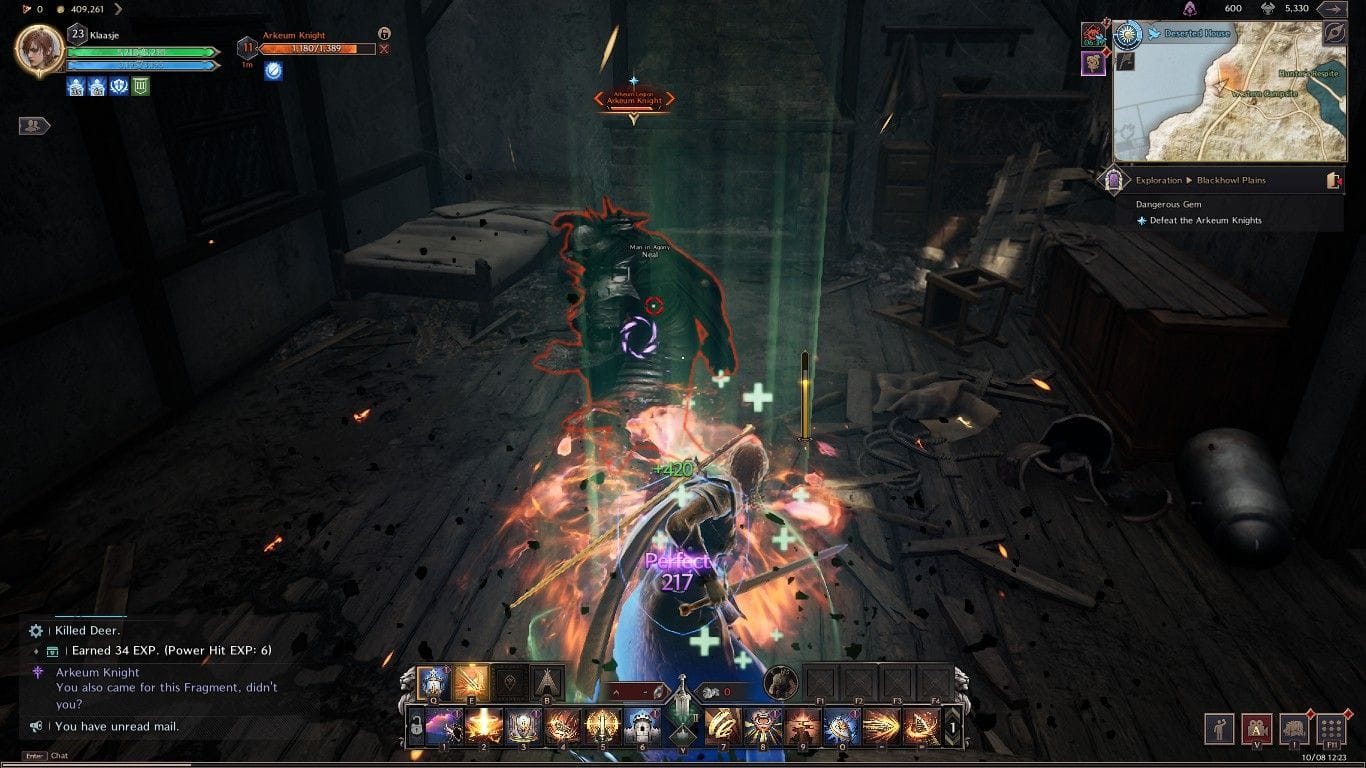
Task: Toggle the blue shield buff under Arkeum Knight frame
Action: click(x=272, y=71)
